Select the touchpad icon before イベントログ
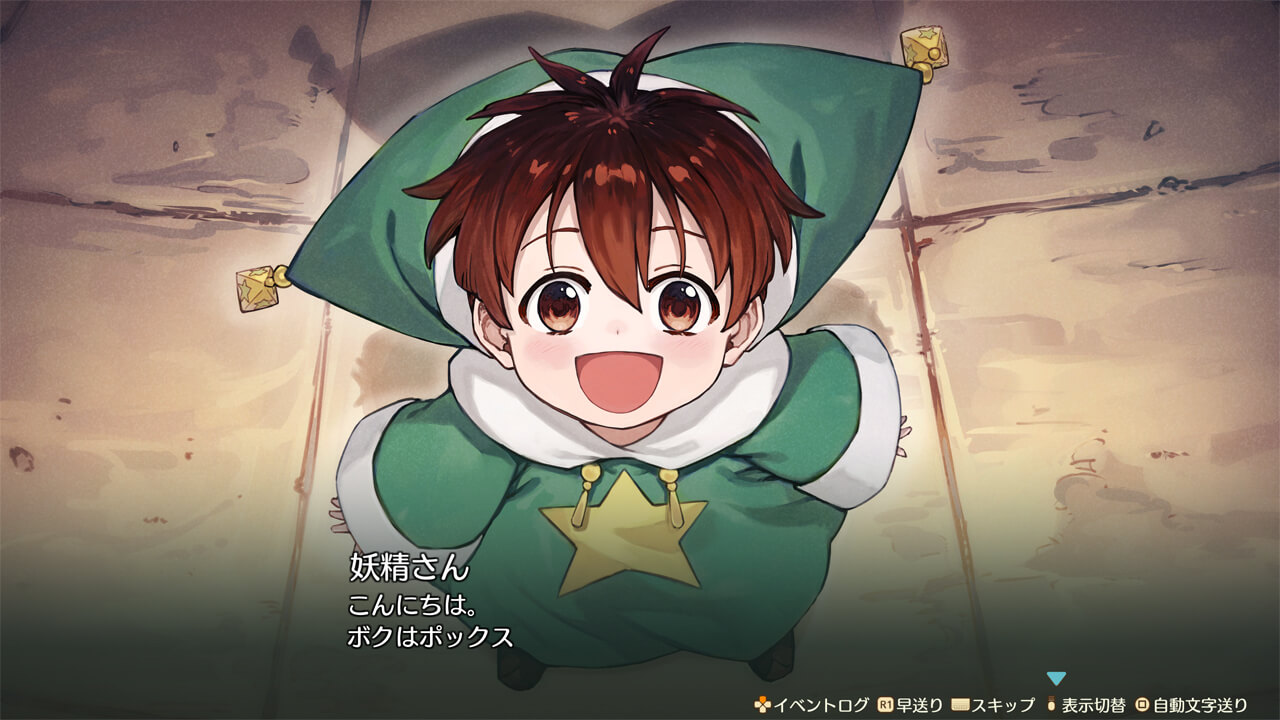 (x=760, y=705)
